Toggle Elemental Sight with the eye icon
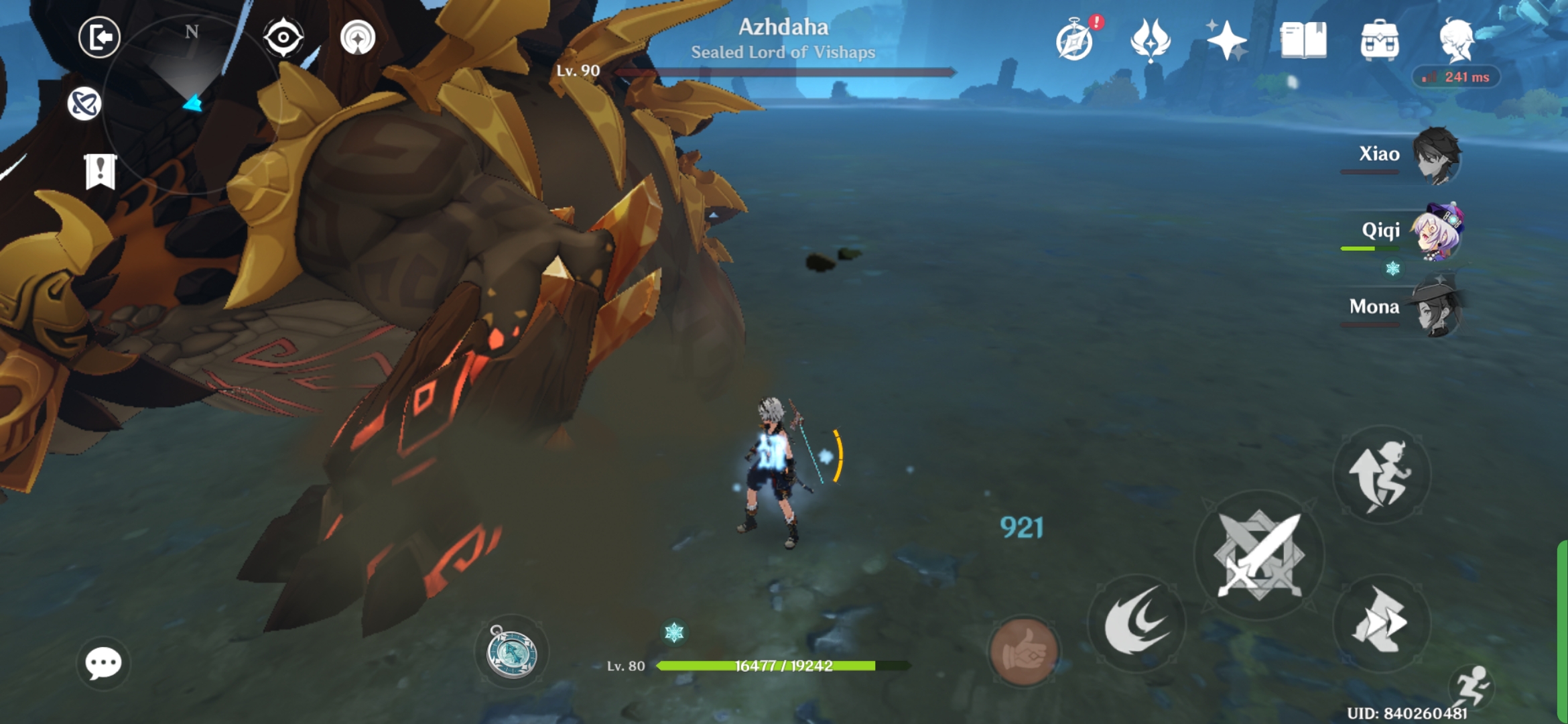 284,39
